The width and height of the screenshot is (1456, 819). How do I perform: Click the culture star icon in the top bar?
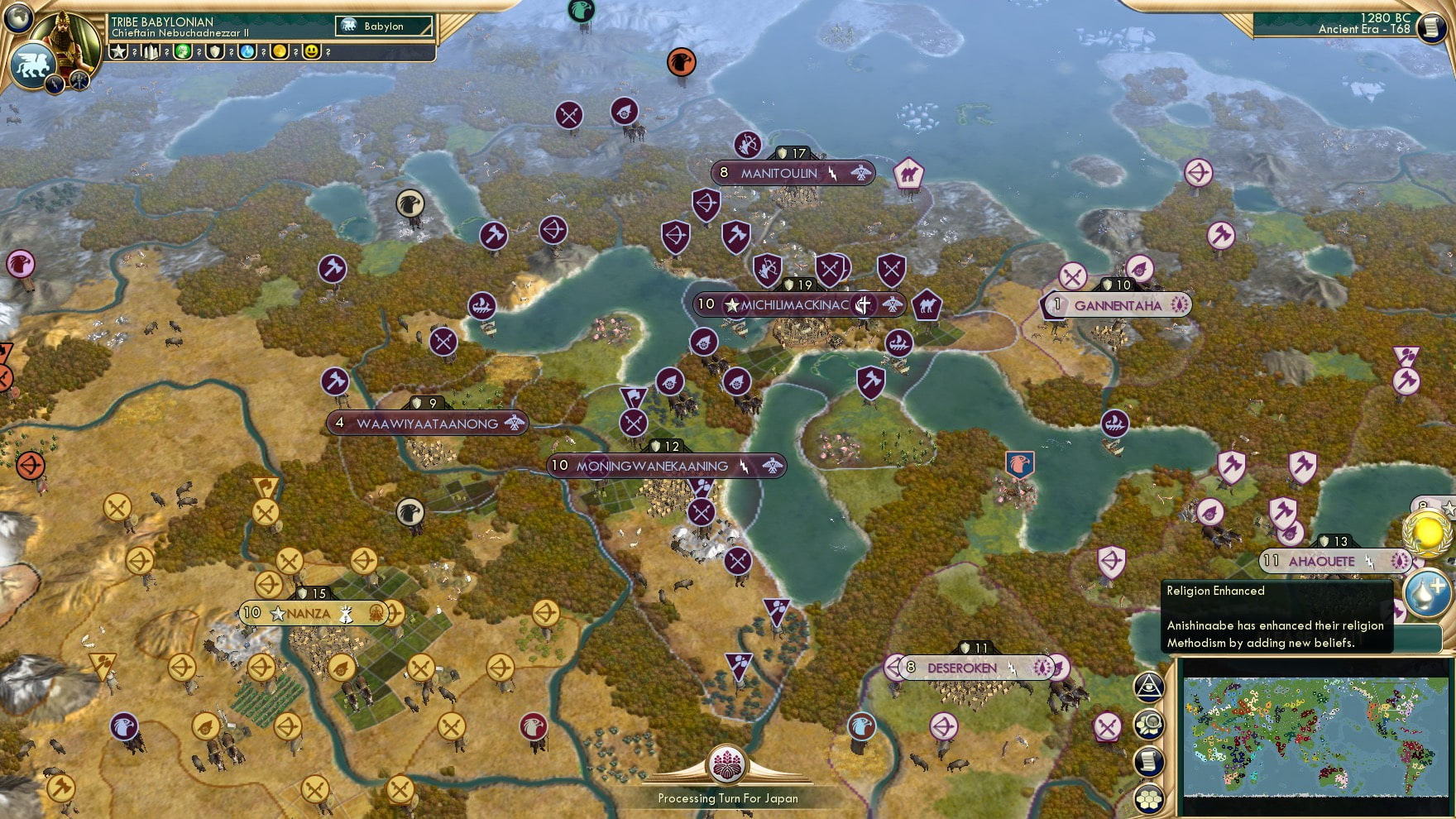[x=118, y=50]
